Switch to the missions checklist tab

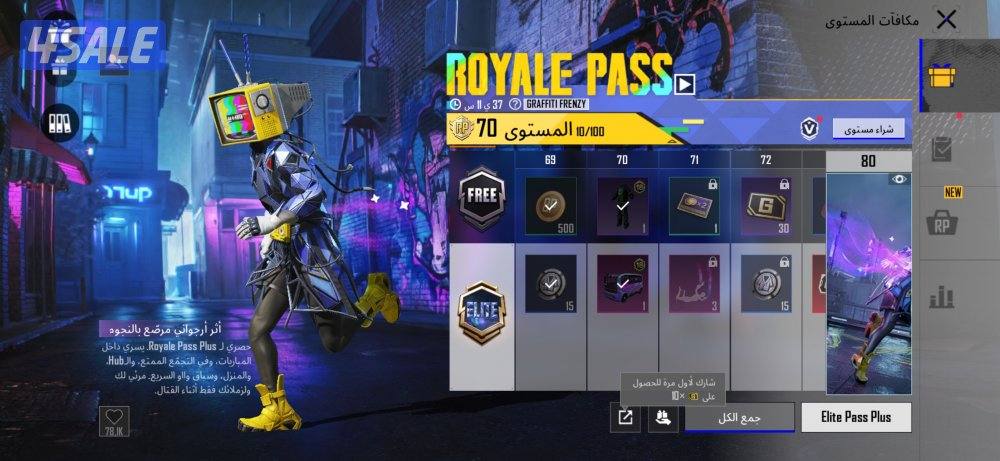(944, 150)
